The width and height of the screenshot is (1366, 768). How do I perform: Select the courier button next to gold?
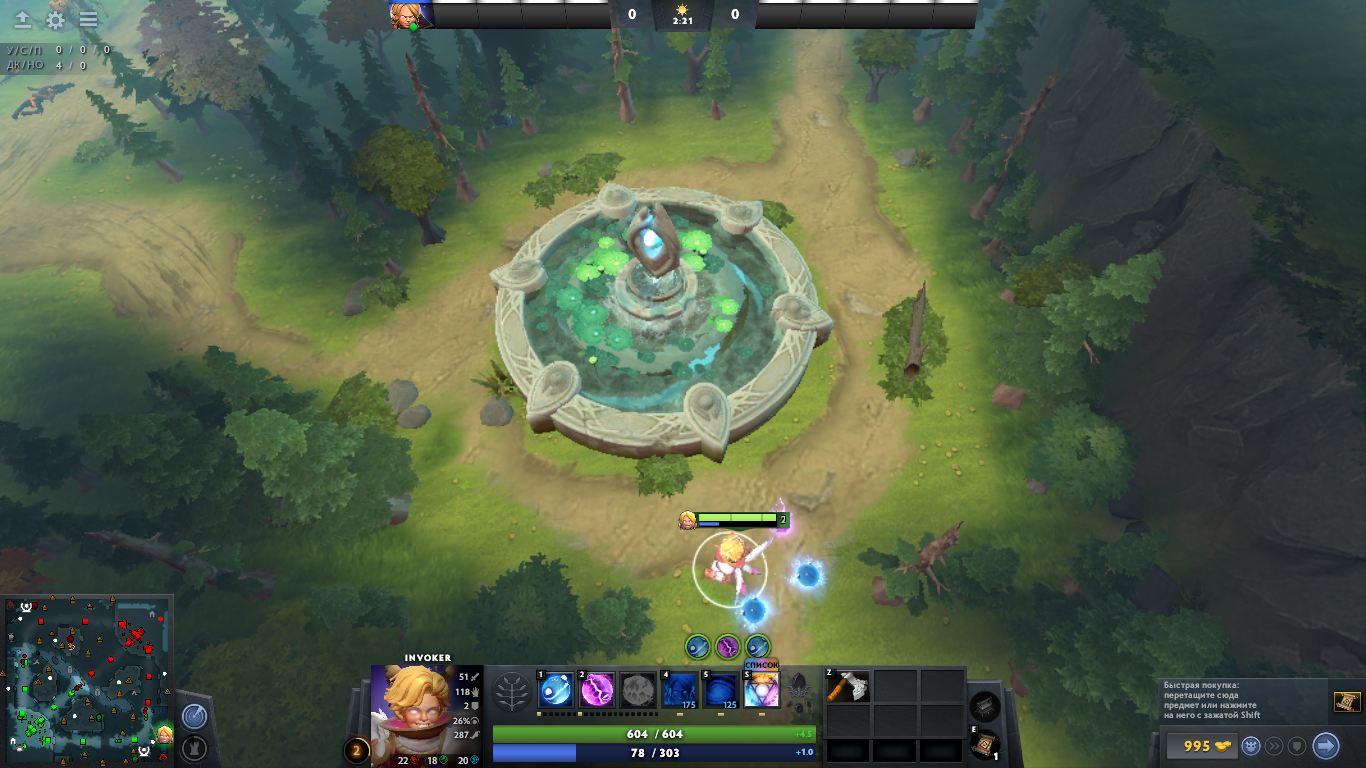tap(1251, 746)
